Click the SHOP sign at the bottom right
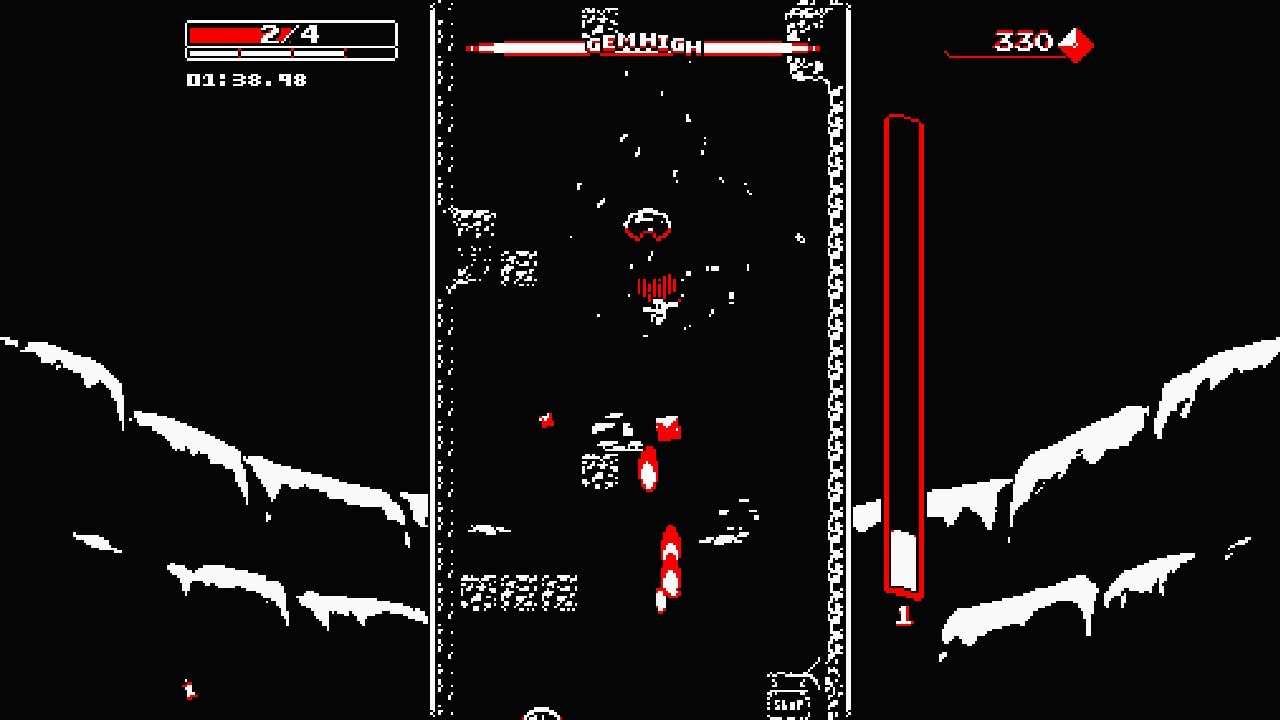Screen dimensions: 1280x720 [786, 706]
